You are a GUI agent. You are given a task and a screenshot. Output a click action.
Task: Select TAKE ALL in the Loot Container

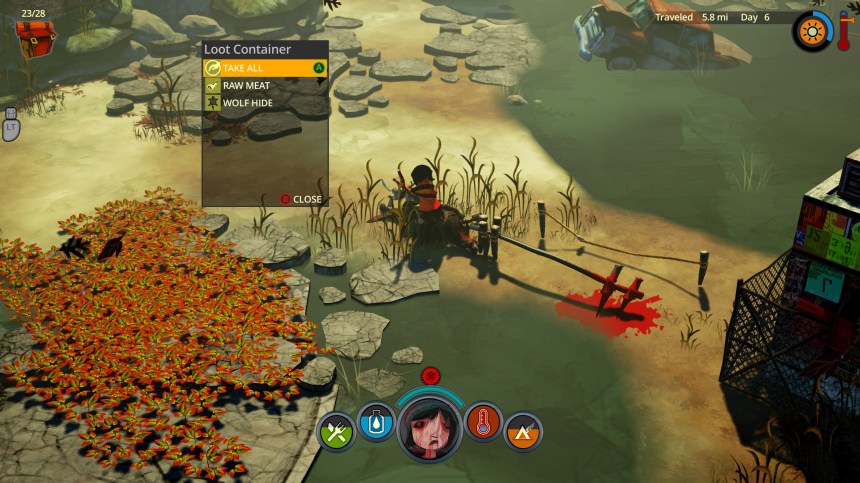tap(265, 68)
